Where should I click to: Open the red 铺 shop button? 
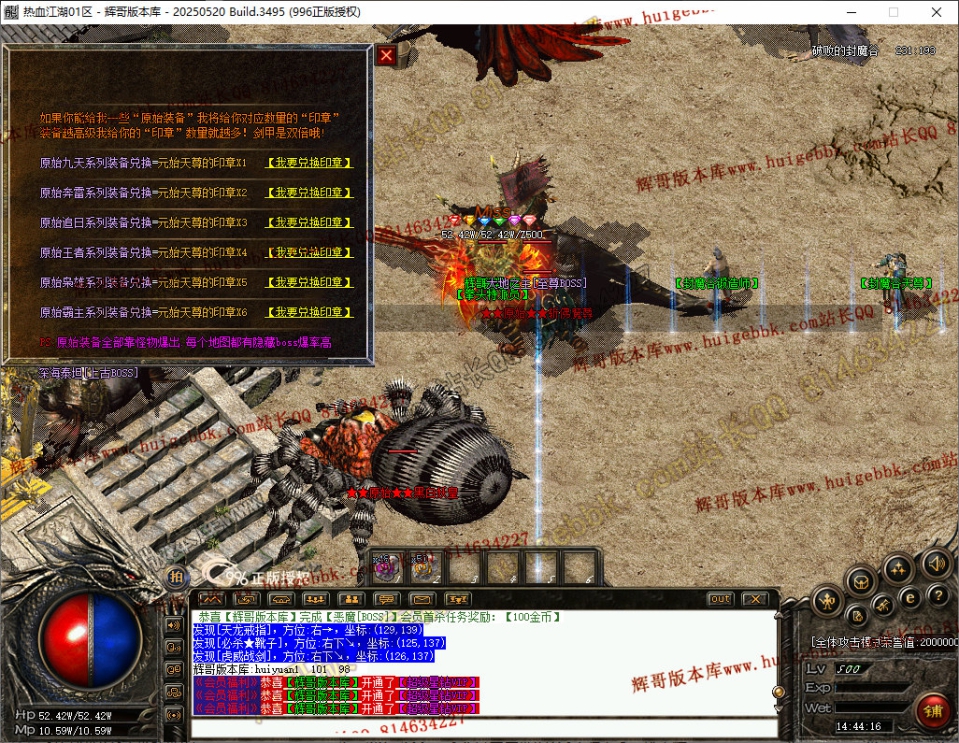932,711
